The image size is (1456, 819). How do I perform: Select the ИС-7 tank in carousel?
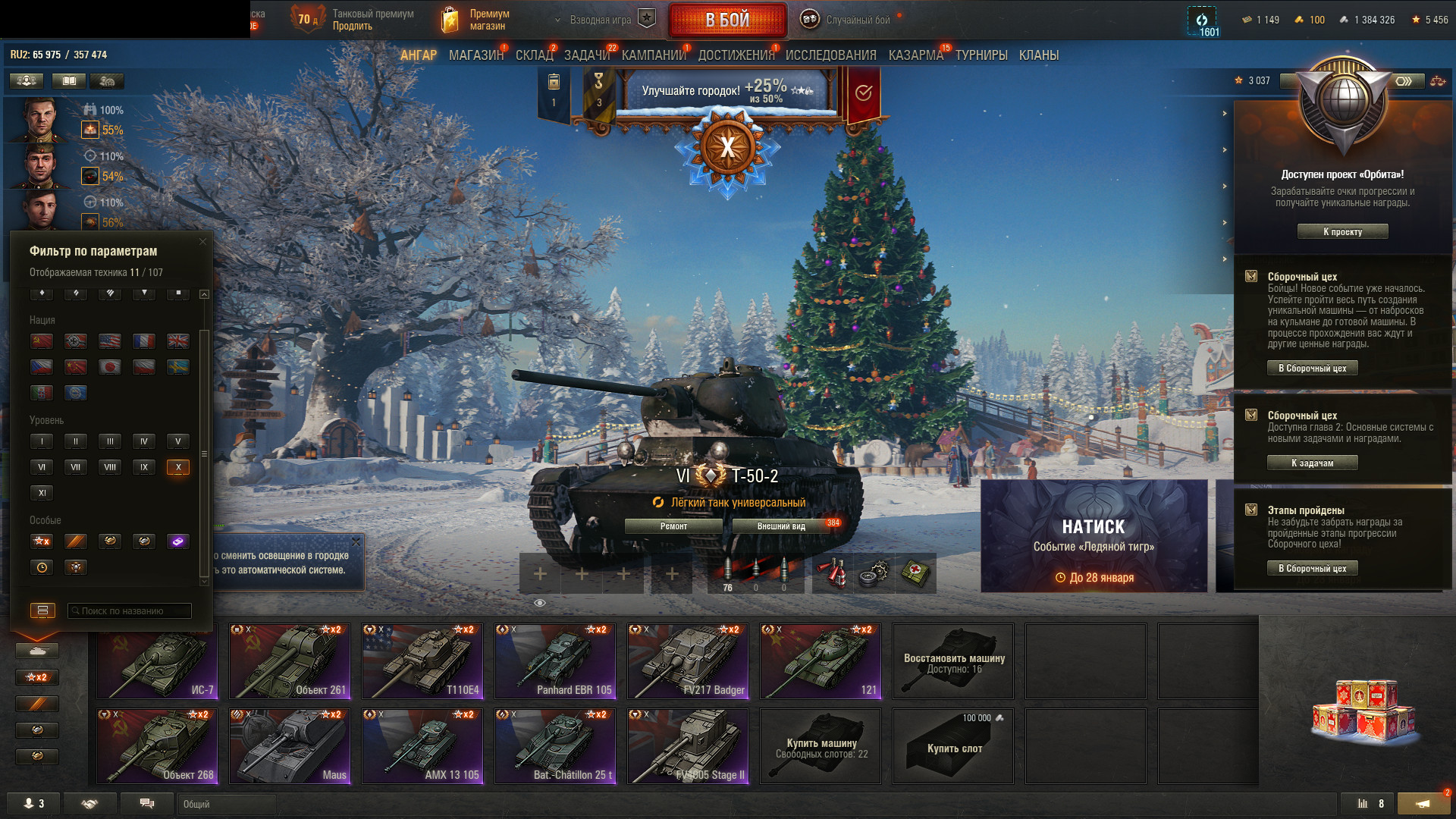coord(158,661)
